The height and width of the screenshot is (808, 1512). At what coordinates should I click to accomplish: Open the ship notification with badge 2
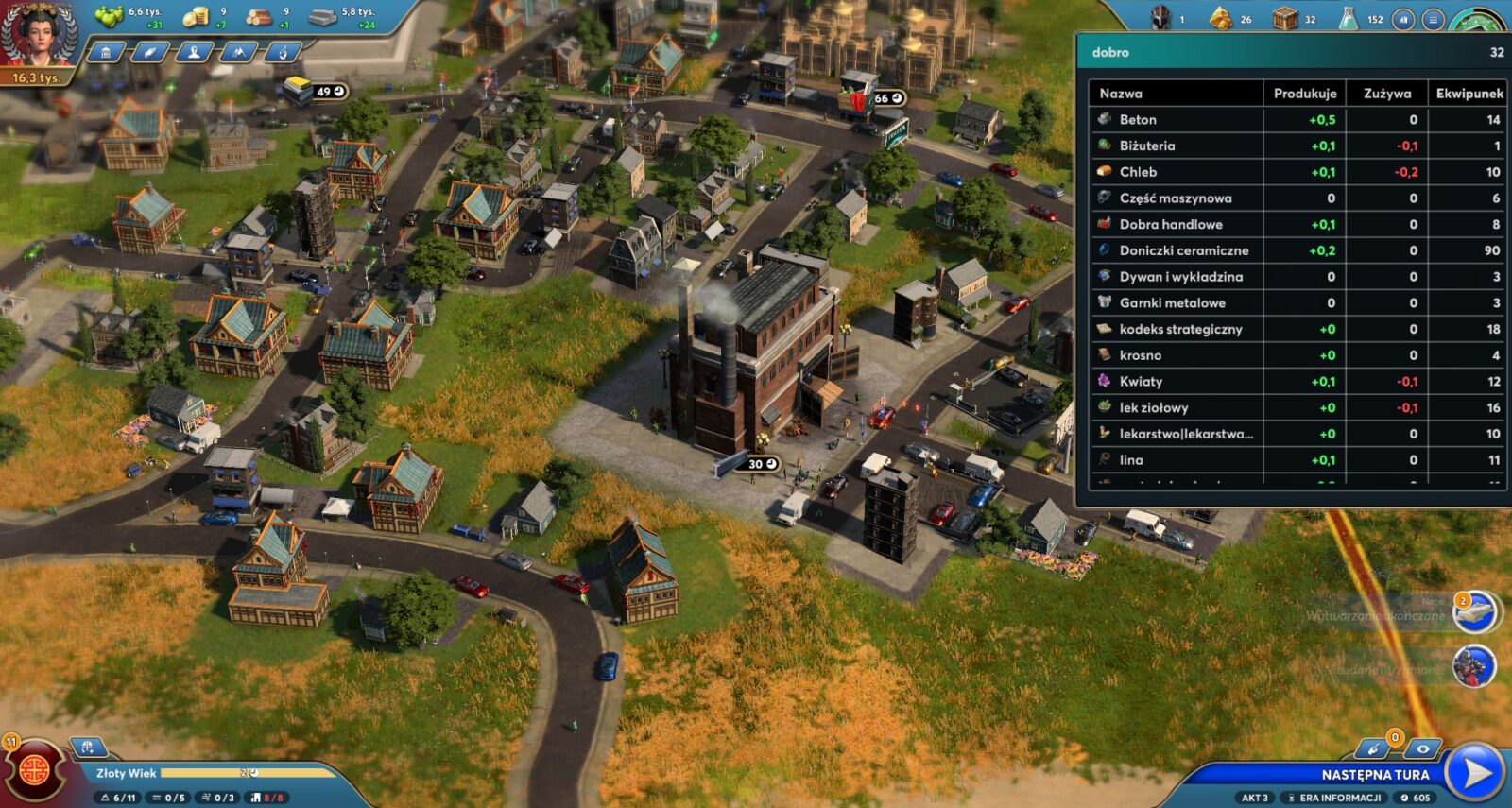[1474, 612]
